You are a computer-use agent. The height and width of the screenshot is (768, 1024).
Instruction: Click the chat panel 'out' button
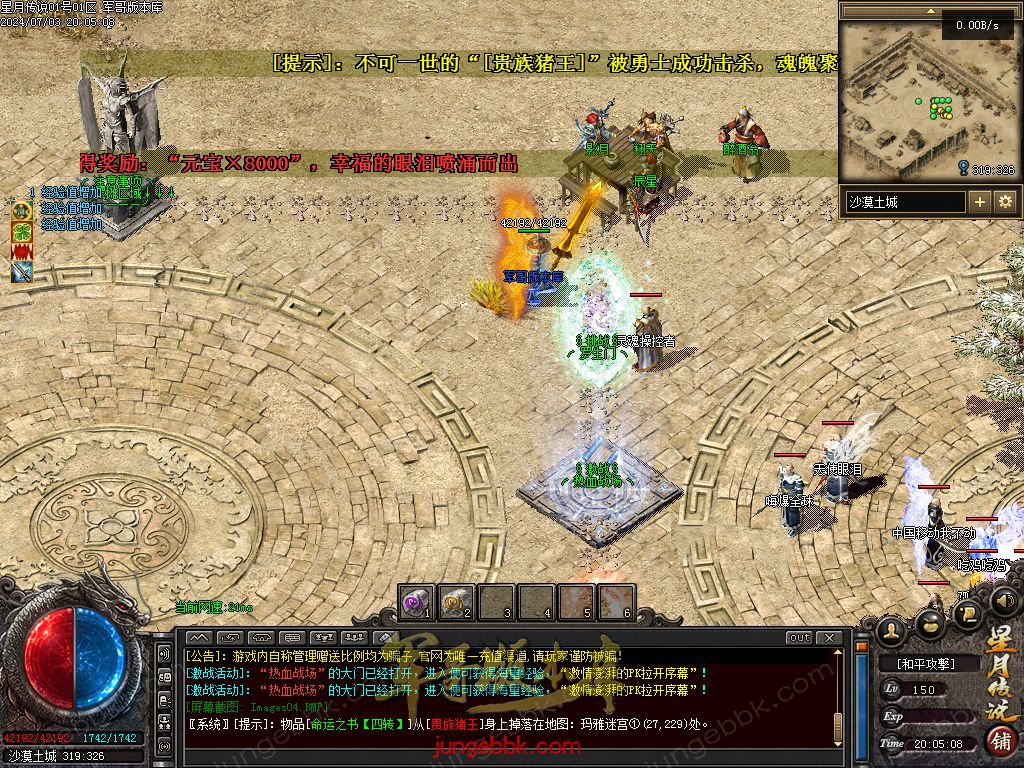click(800, 637)
